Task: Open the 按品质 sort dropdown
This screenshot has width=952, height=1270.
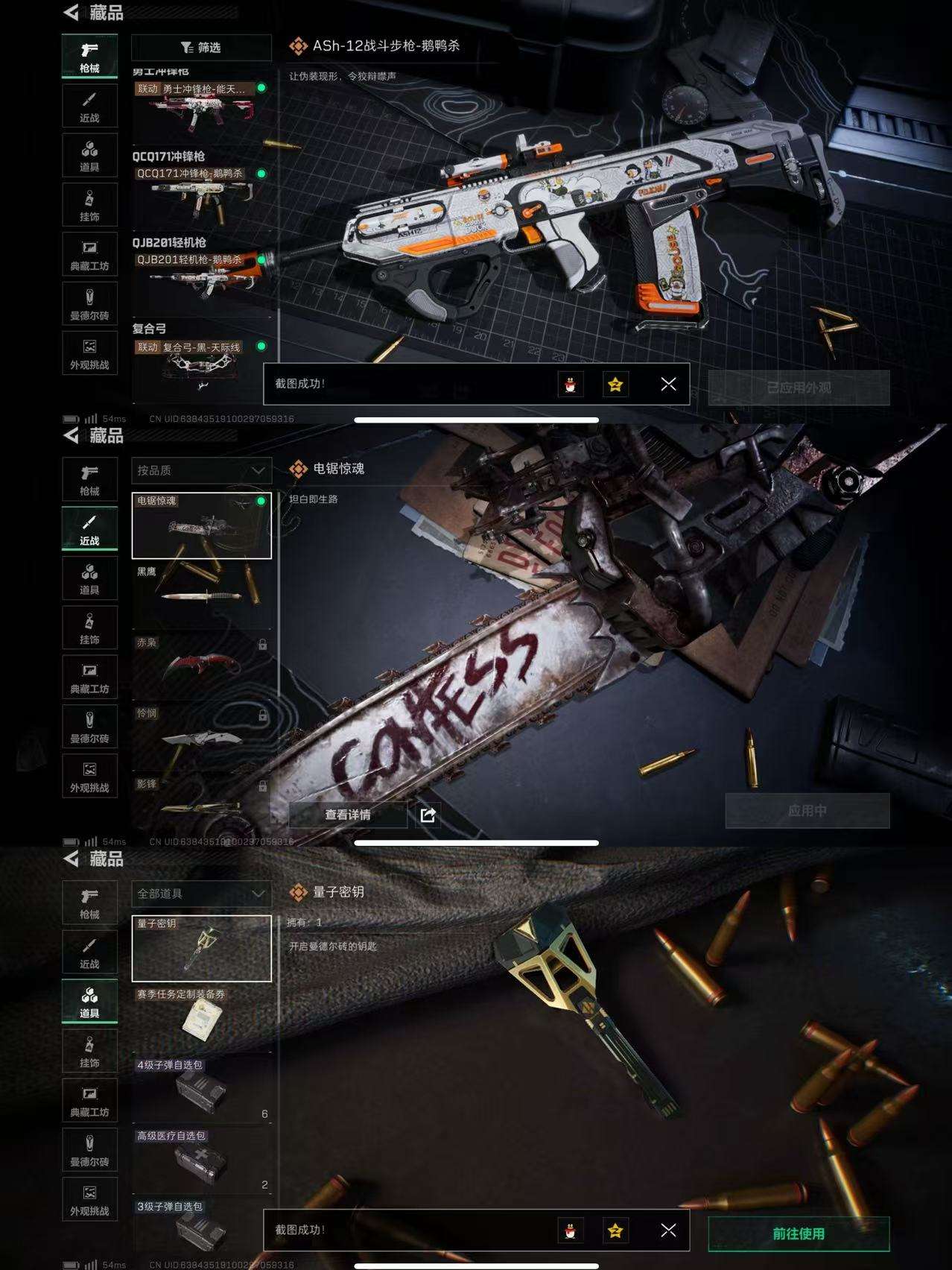Action: 201,471
